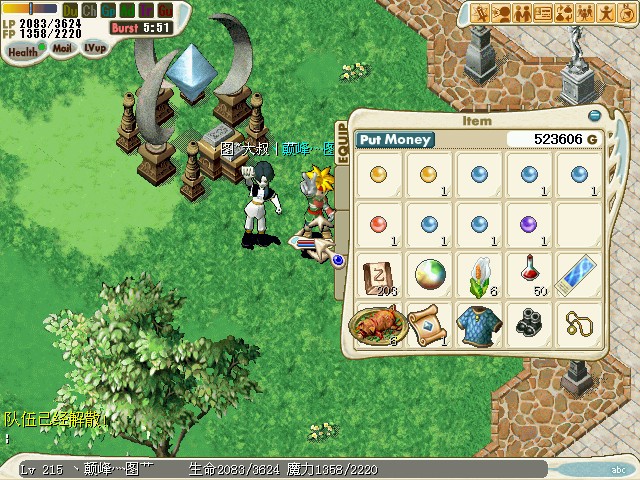
Task: Click the LVup button
Action: [95, 47]
